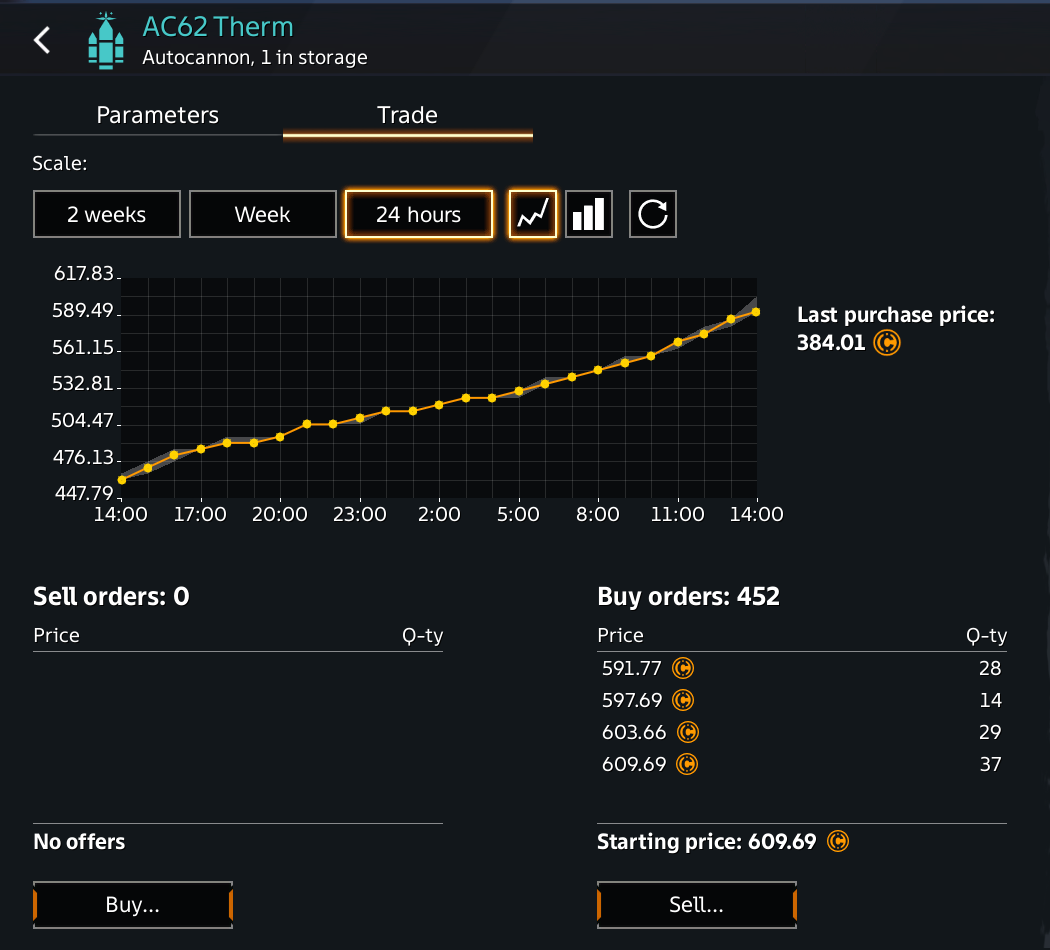Choose the 603.66 buy order row
Screen dimensions: 1050x950
(x=800, y=732)
